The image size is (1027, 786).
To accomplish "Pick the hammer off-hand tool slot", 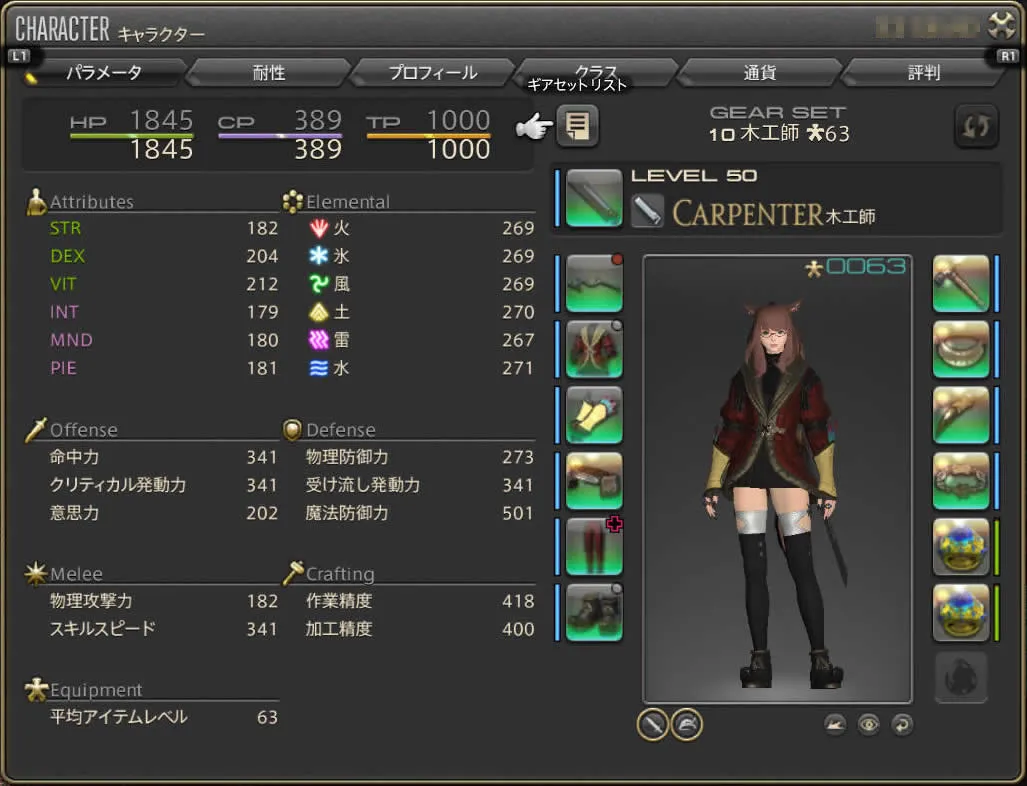I will (961, 283).
